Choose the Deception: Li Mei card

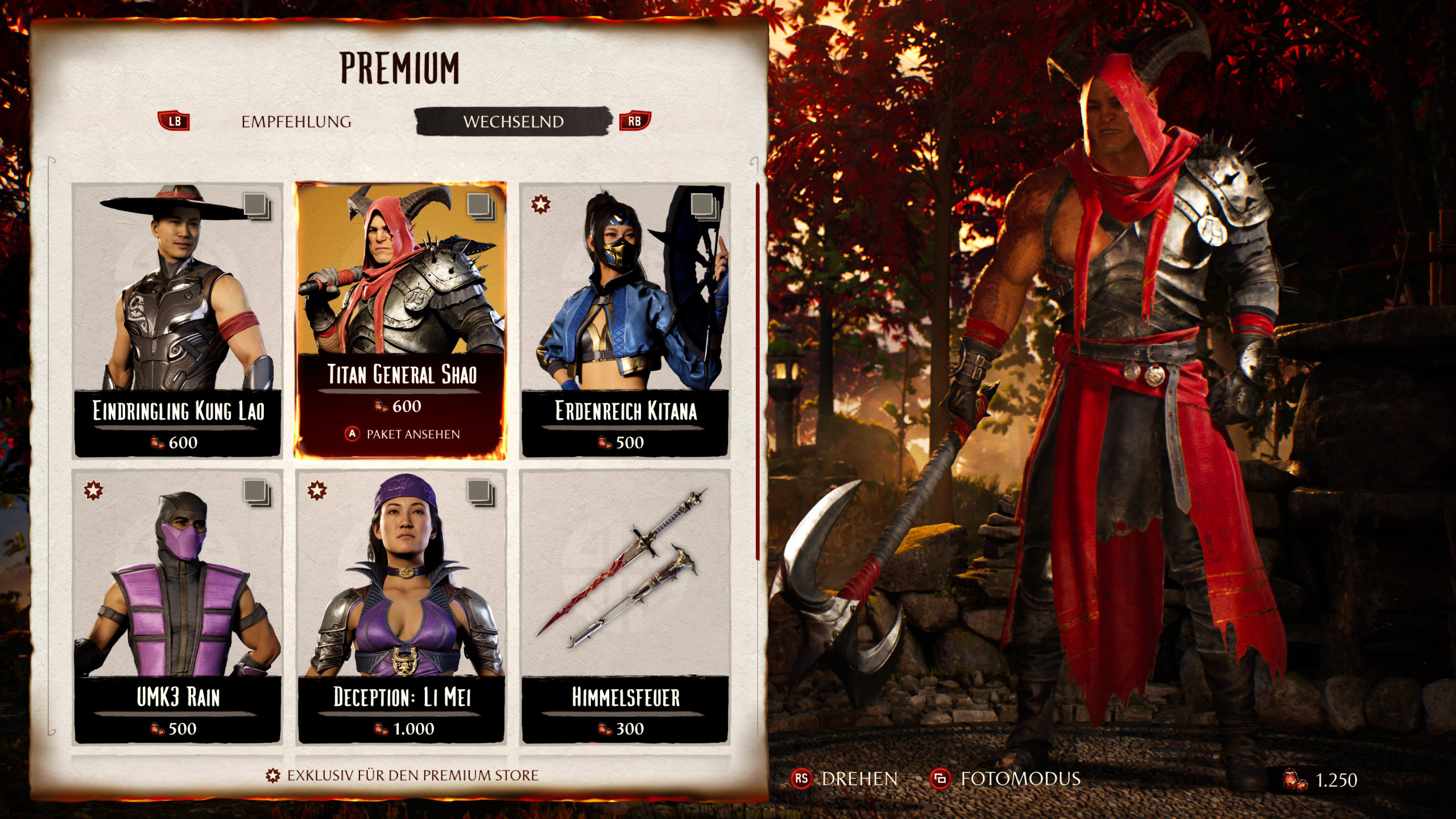click(400, 606)
